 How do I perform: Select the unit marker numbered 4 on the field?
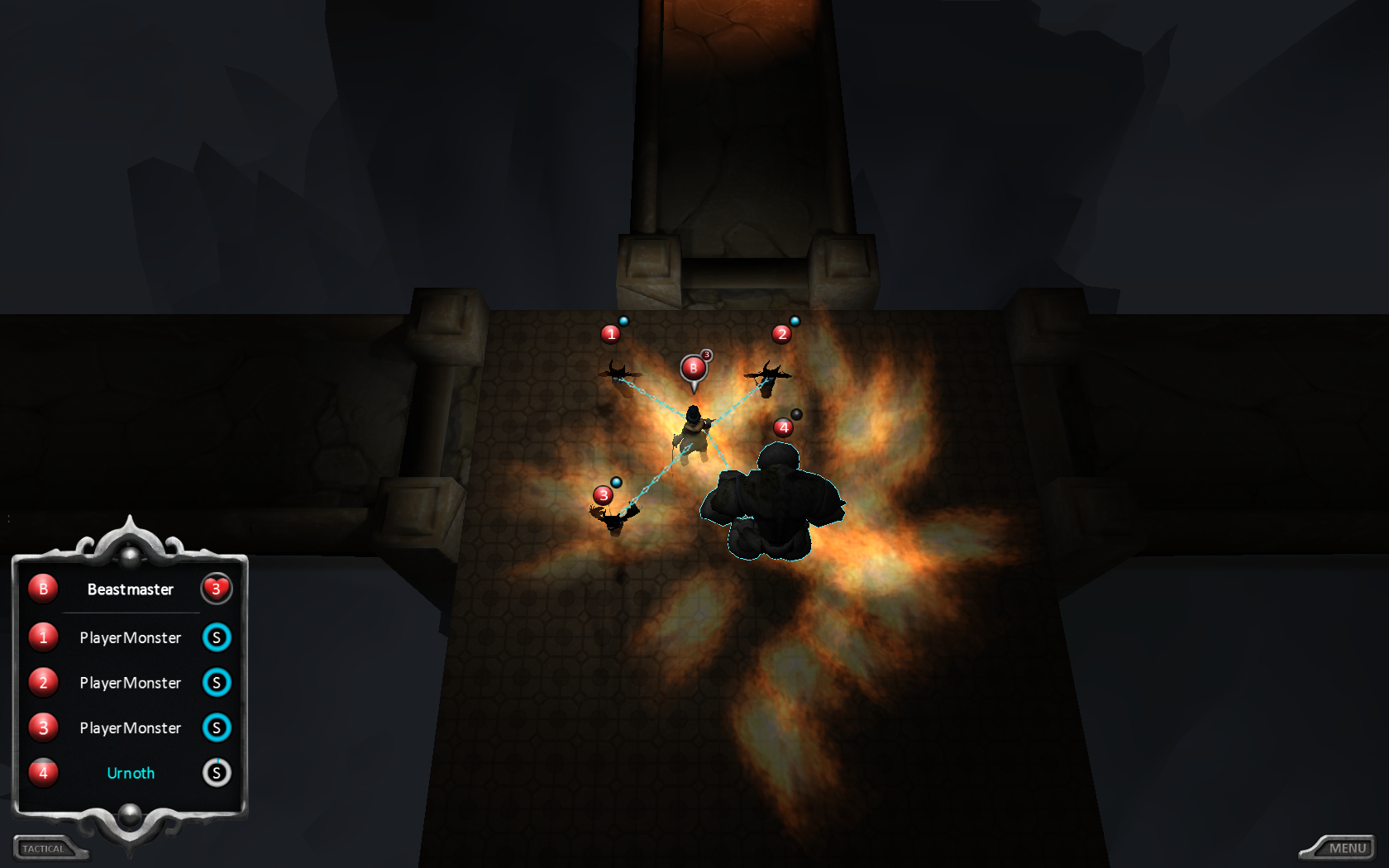[783, 427]
